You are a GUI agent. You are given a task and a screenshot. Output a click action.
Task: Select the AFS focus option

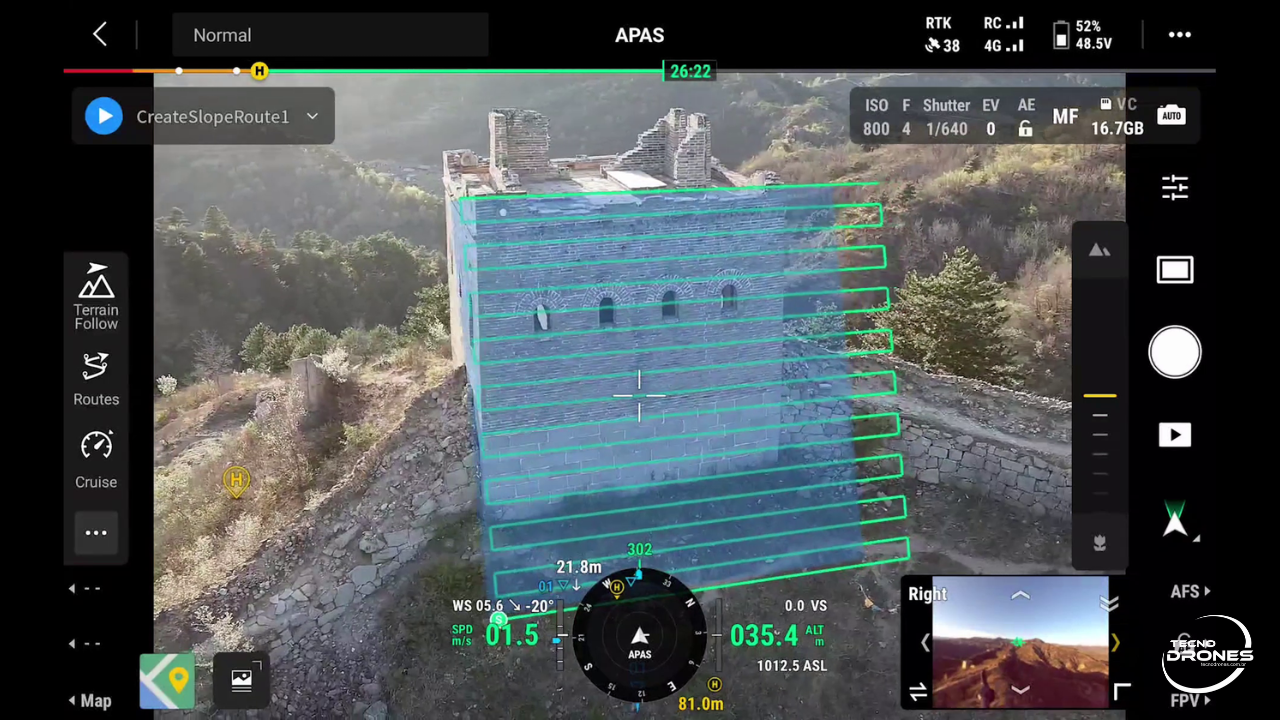tap(1190, 592)
